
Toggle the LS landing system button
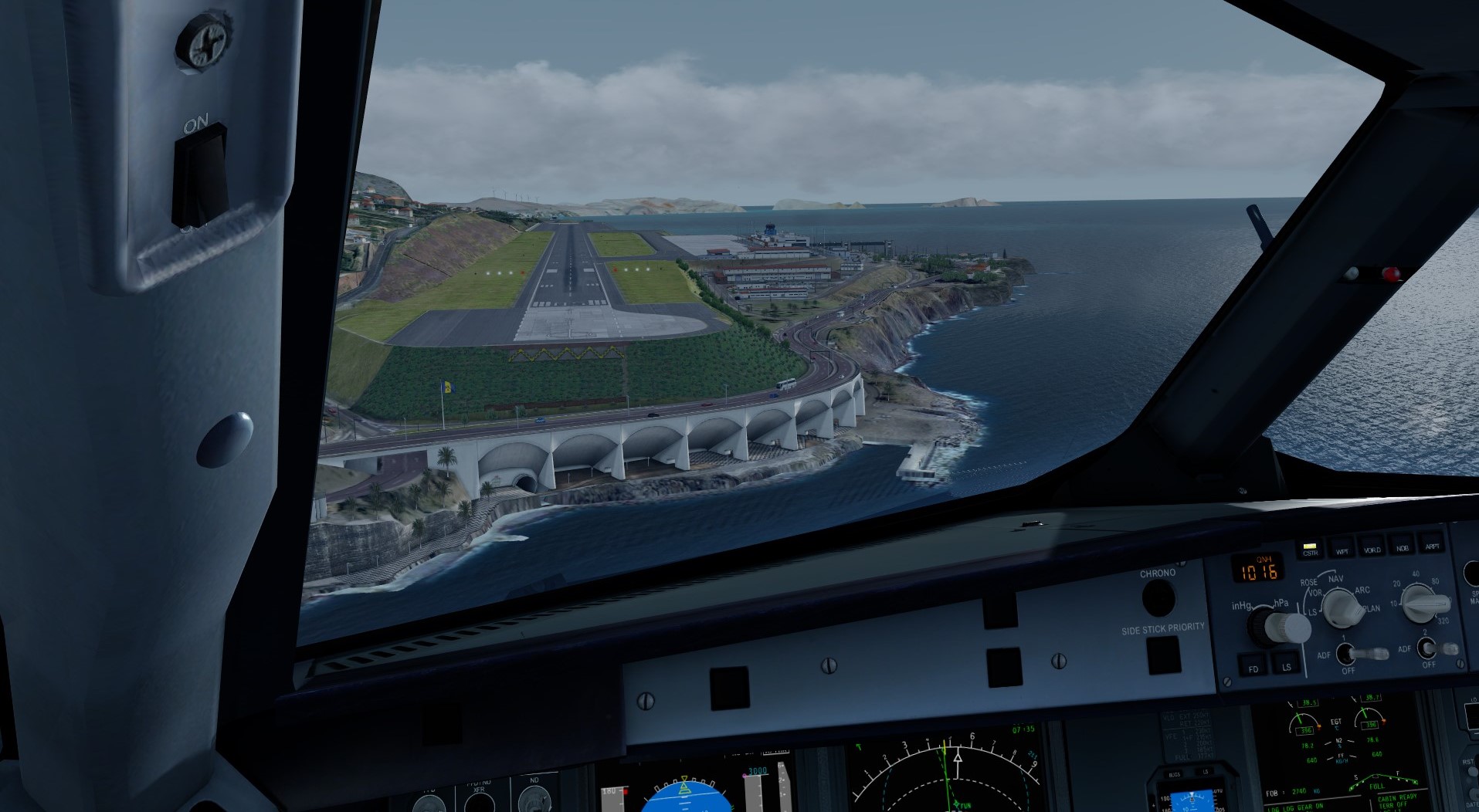click(1286, 665)
